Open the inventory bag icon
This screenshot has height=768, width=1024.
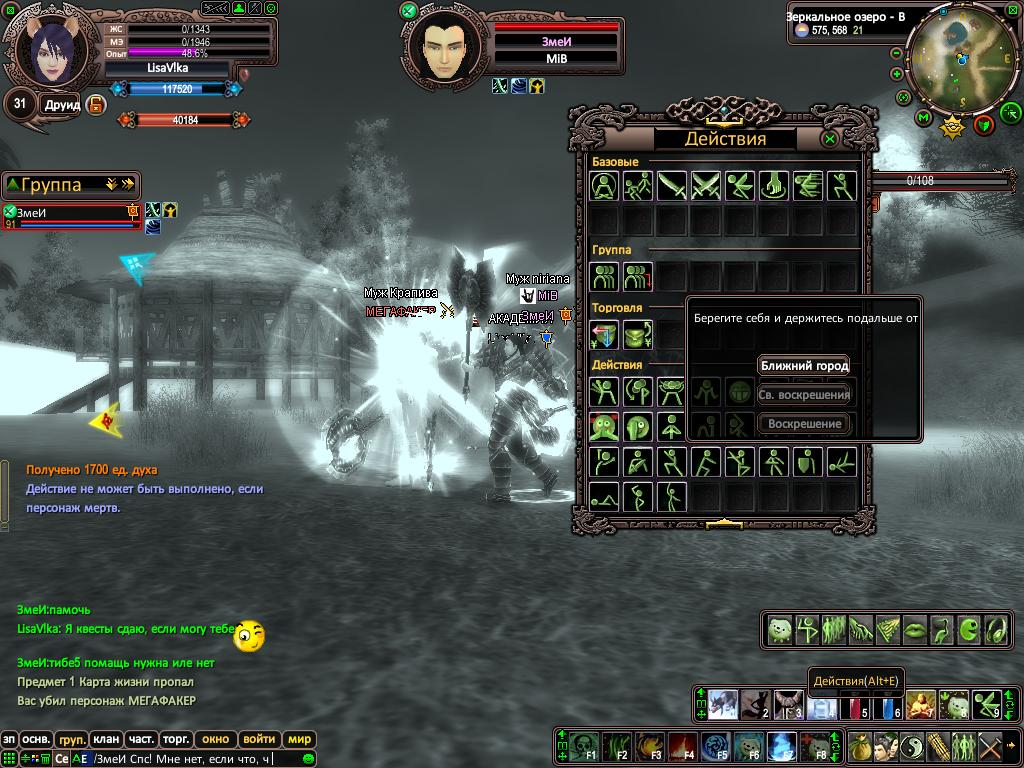[x=861, y=746]
